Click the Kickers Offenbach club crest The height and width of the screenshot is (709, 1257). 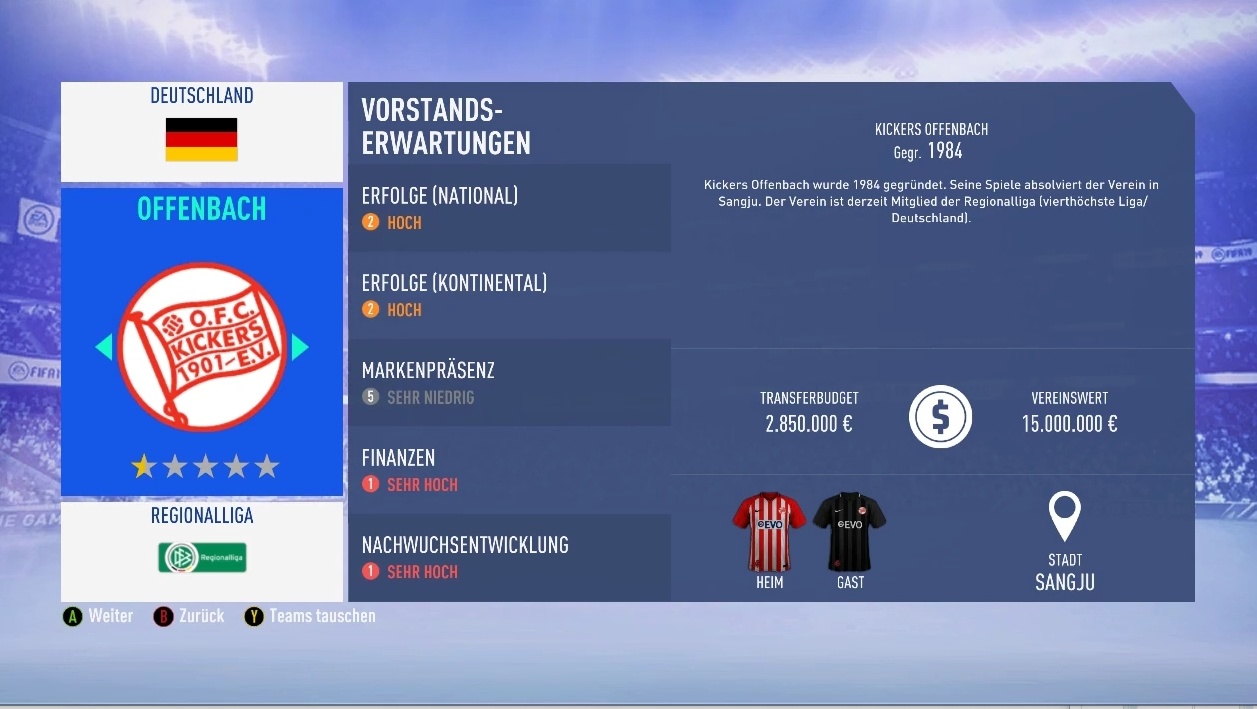[202, 347]
